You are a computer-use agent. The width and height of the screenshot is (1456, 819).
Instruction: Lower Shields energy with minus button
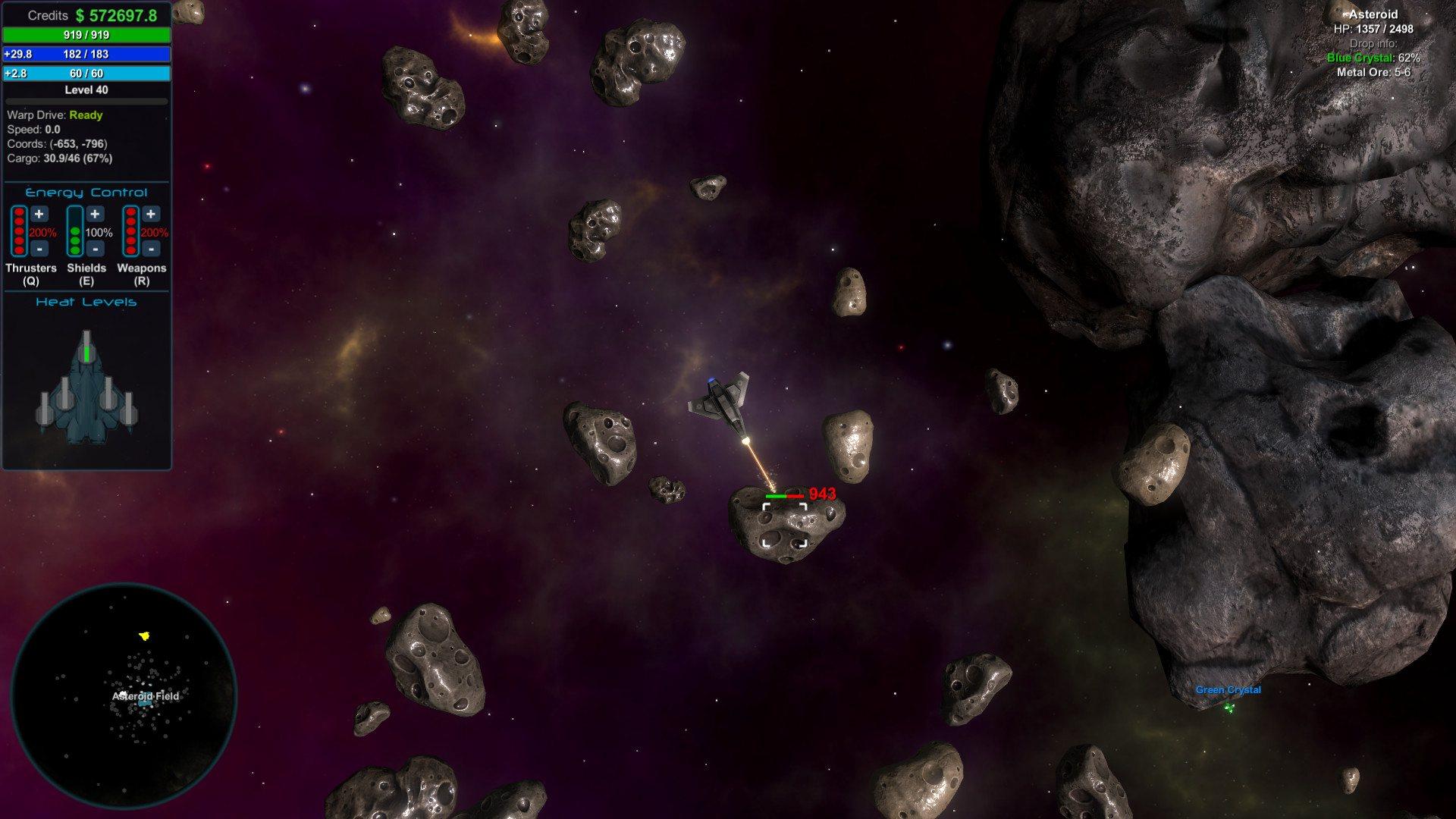95,249
